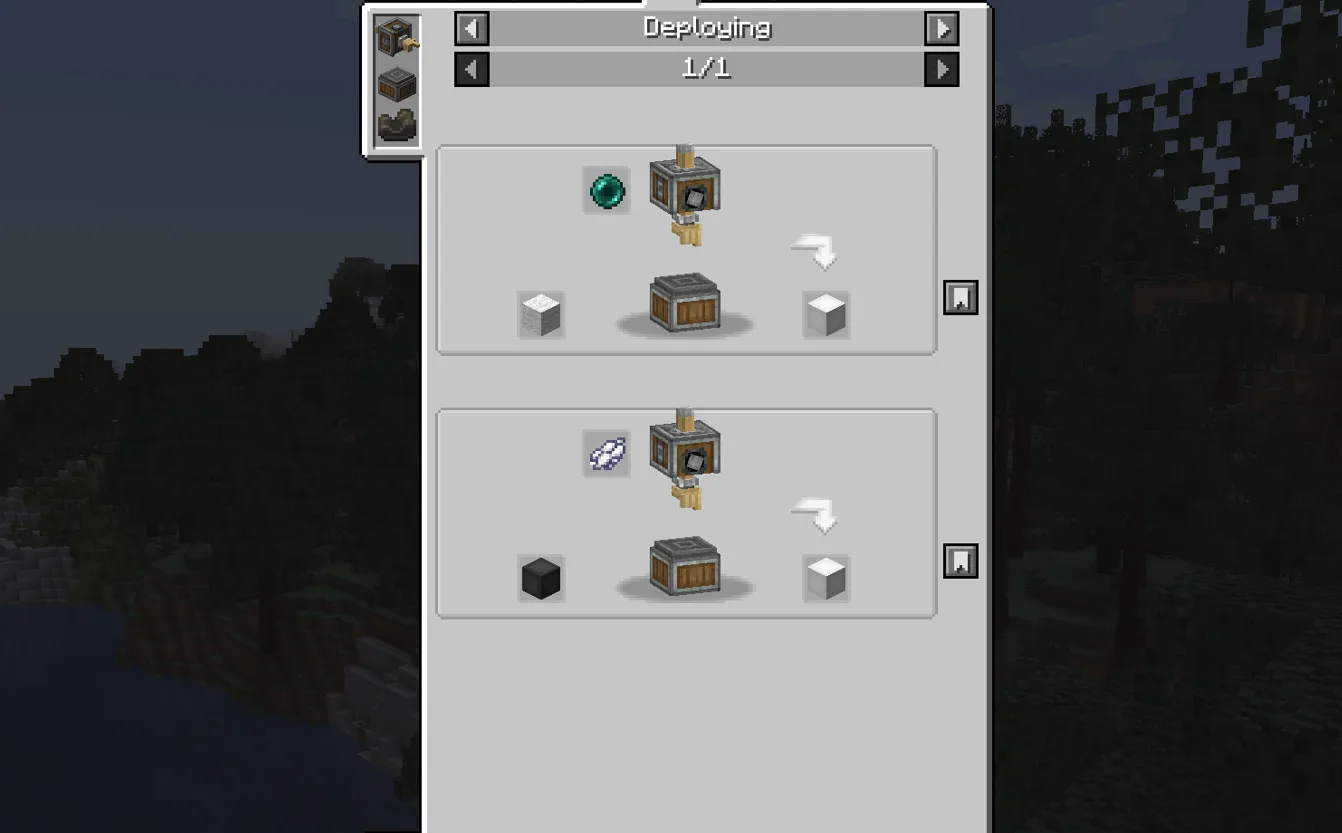Click the white output block of the second recipe
1342x833 pixels.
825,578
